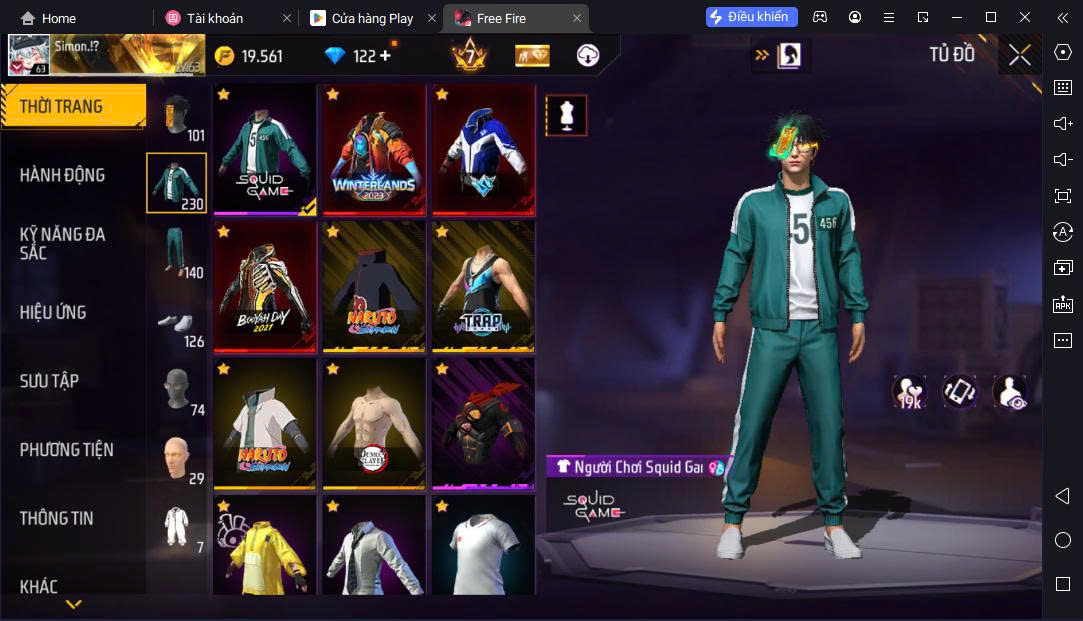Show the pants subcategory with 140 items
This screenshot has height=621, width=1083.
click(178, 251)
